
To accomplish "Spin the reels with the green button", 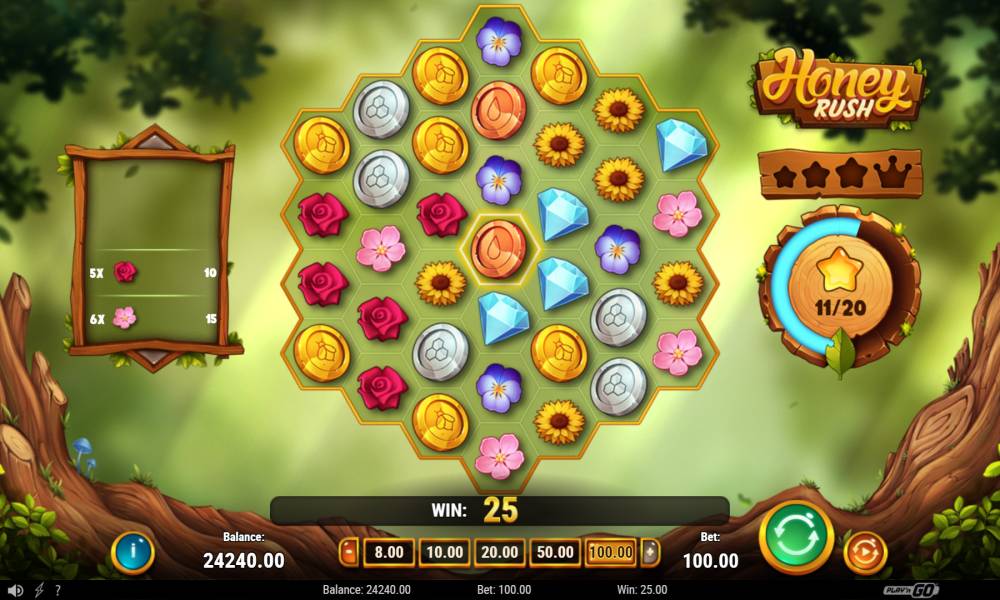I will coord(796,537).
